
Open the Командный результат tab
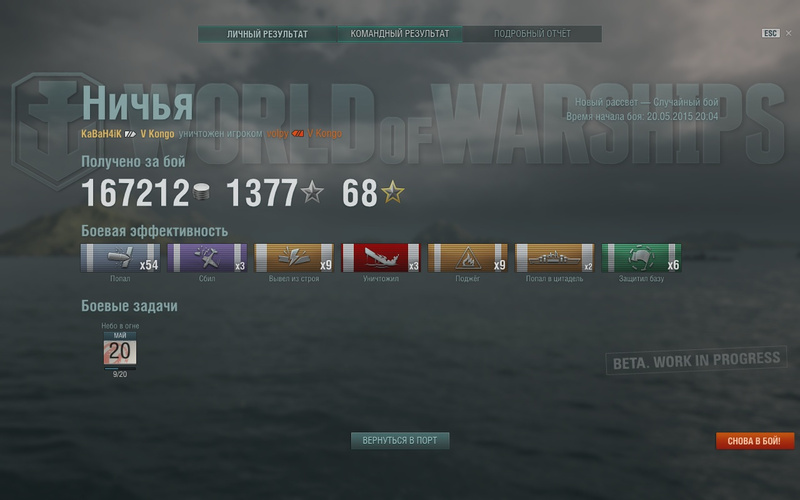399,34
